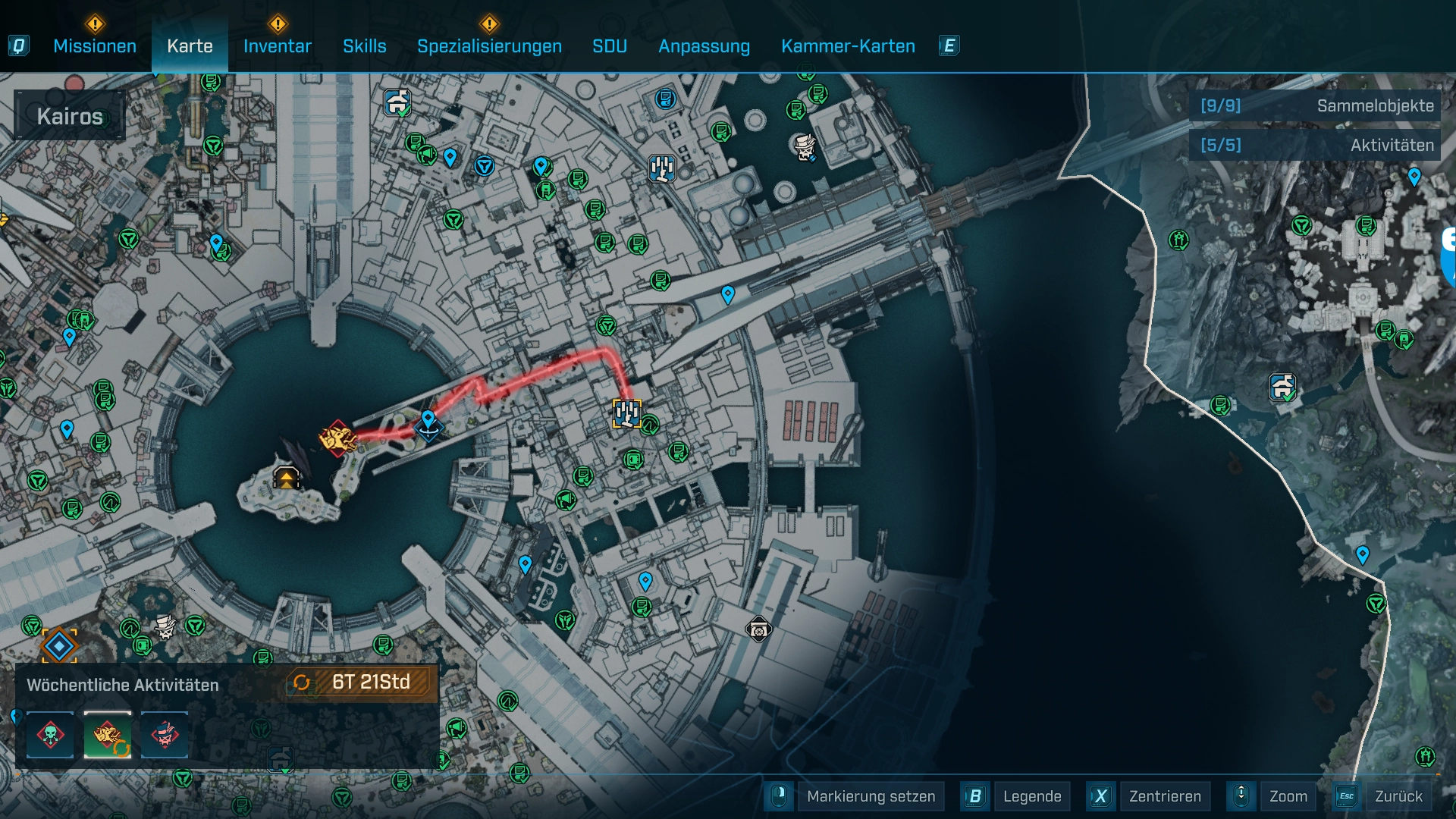Open the Missionen tab
The height and width of the screenshot is (819, 1456).
point(95,46)
